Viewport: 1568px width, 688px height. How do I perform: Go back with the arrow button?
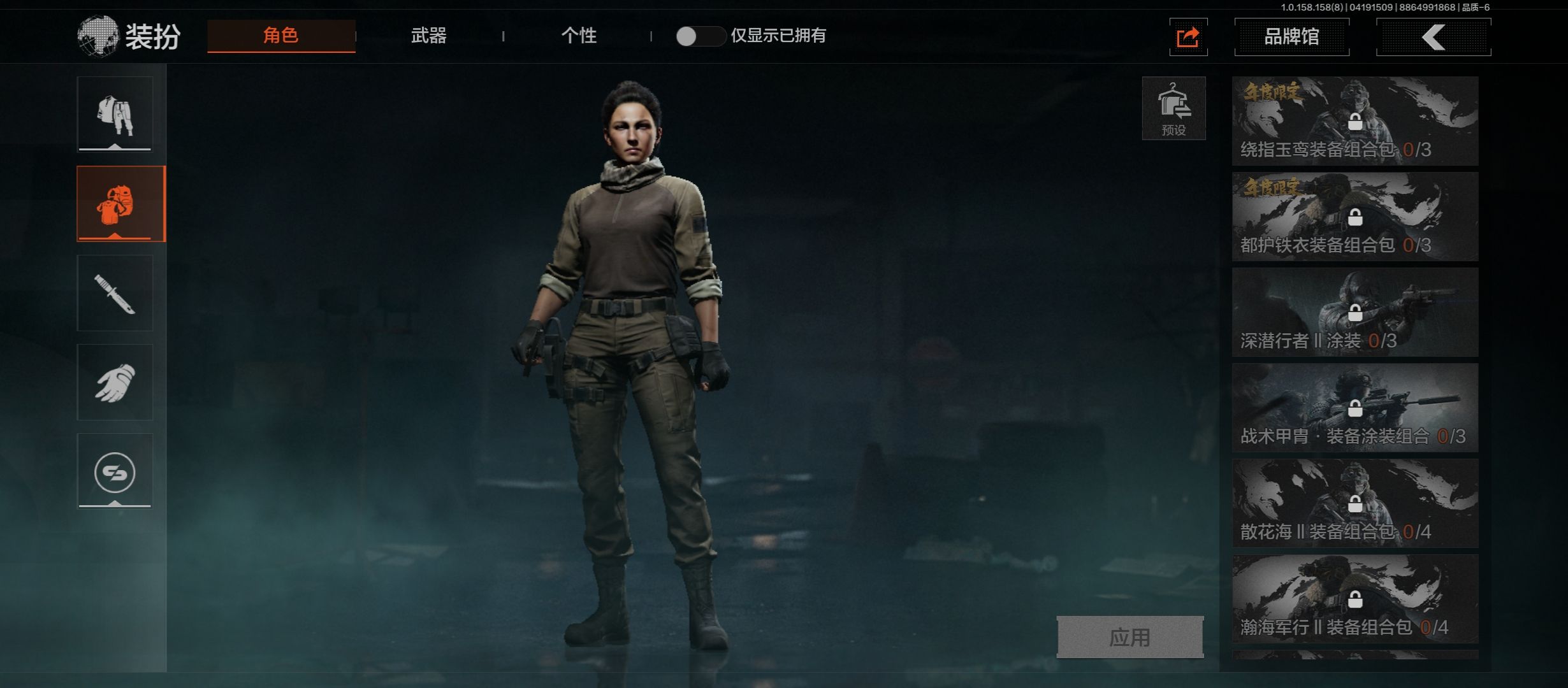(1433, 37)
